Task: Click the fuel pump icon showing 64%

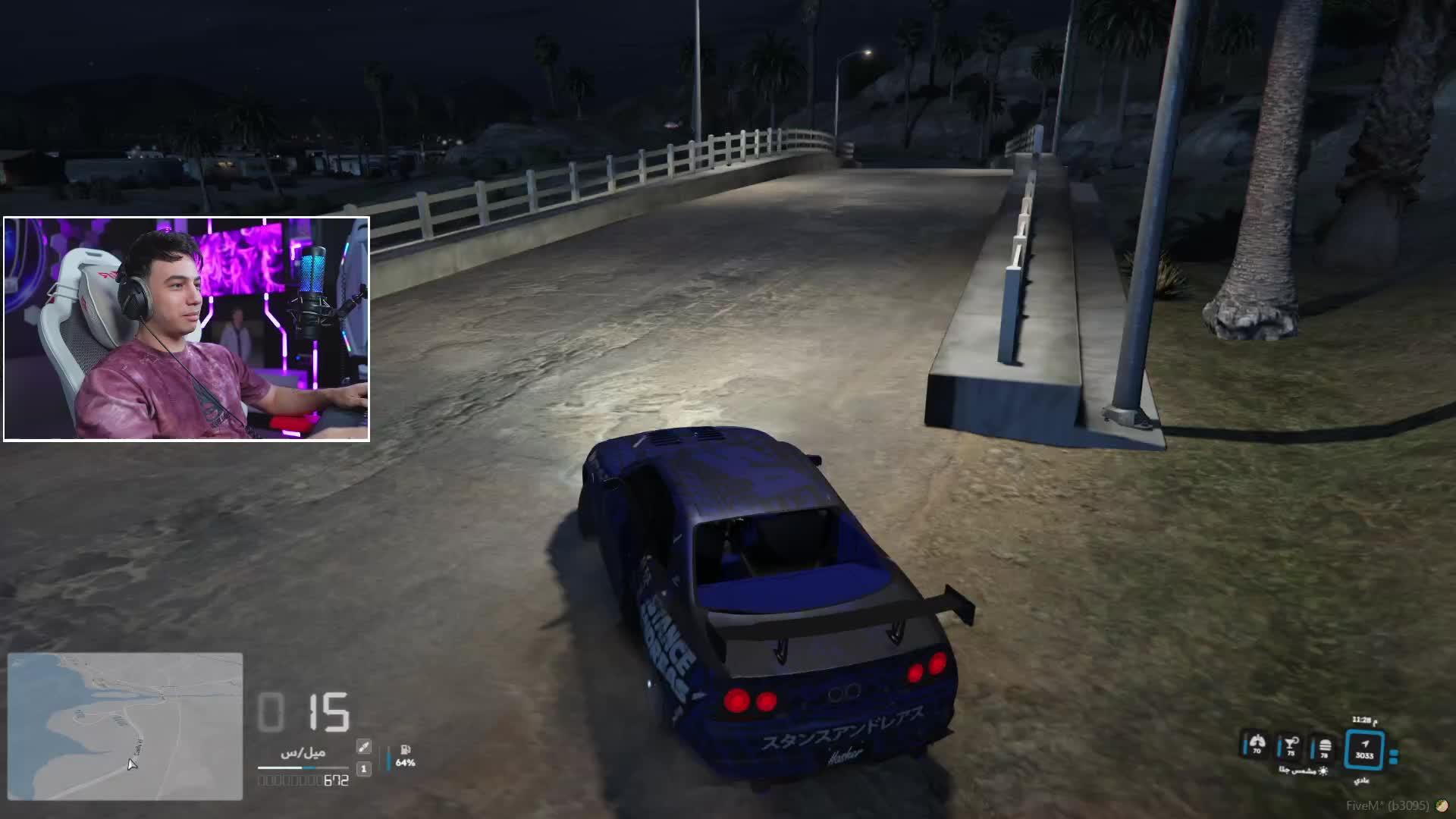Action: (x=405, y=750)
